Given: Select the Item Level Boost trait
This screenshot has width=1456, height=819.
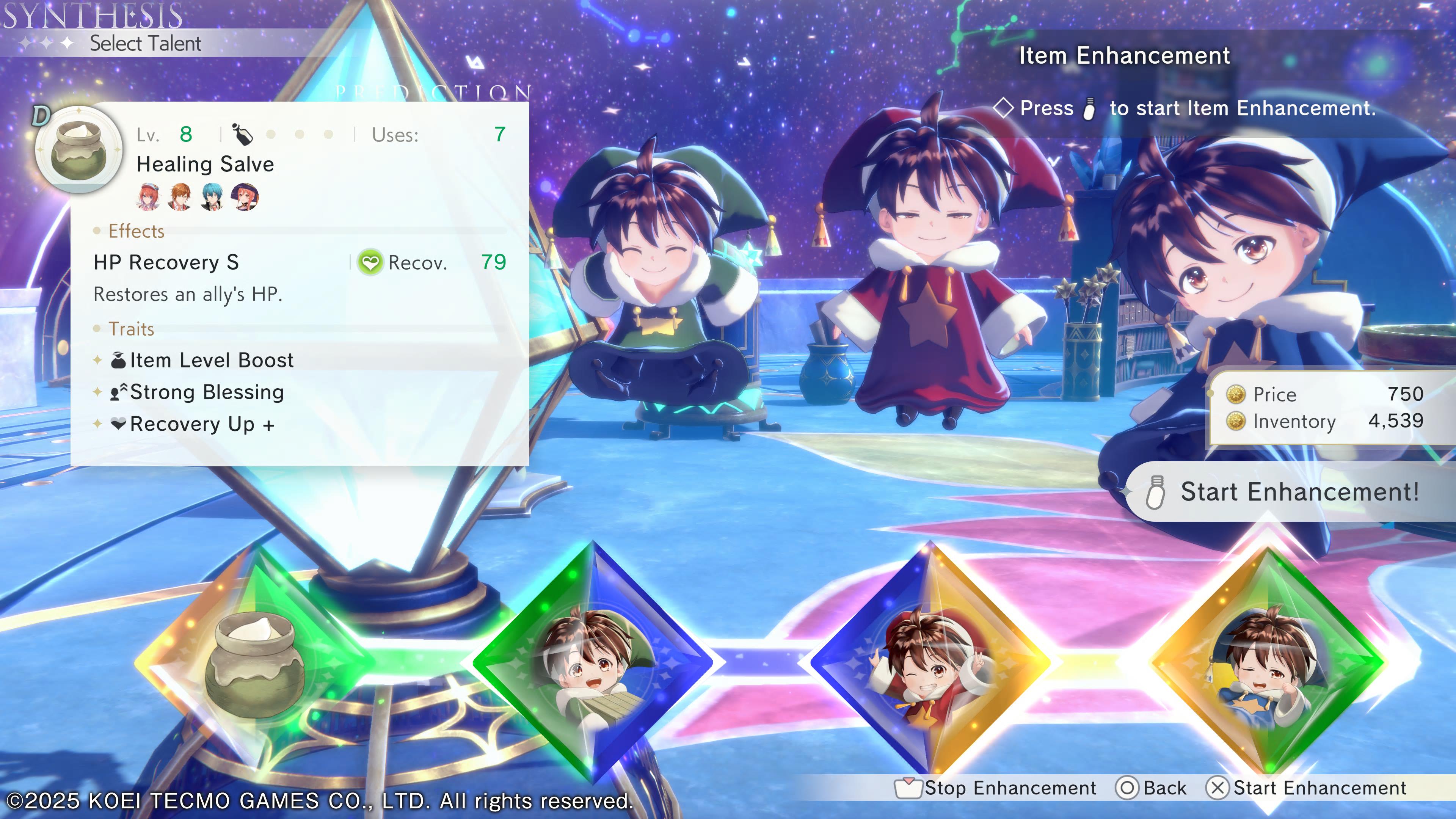Looking at the screenshot, I should coord(212,360).
